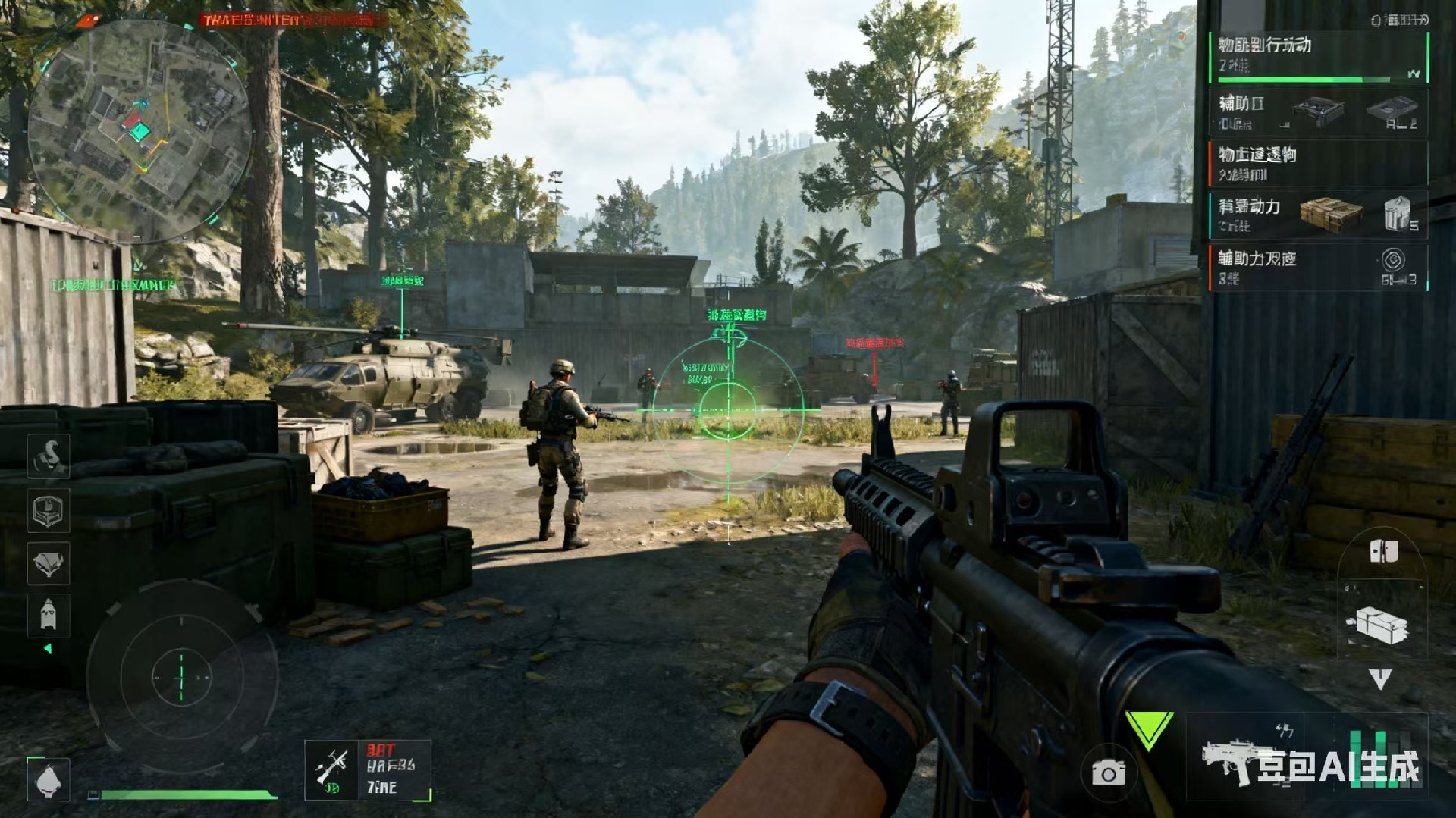Tap the small white arrow below the ammo box

coord(1380,678)
